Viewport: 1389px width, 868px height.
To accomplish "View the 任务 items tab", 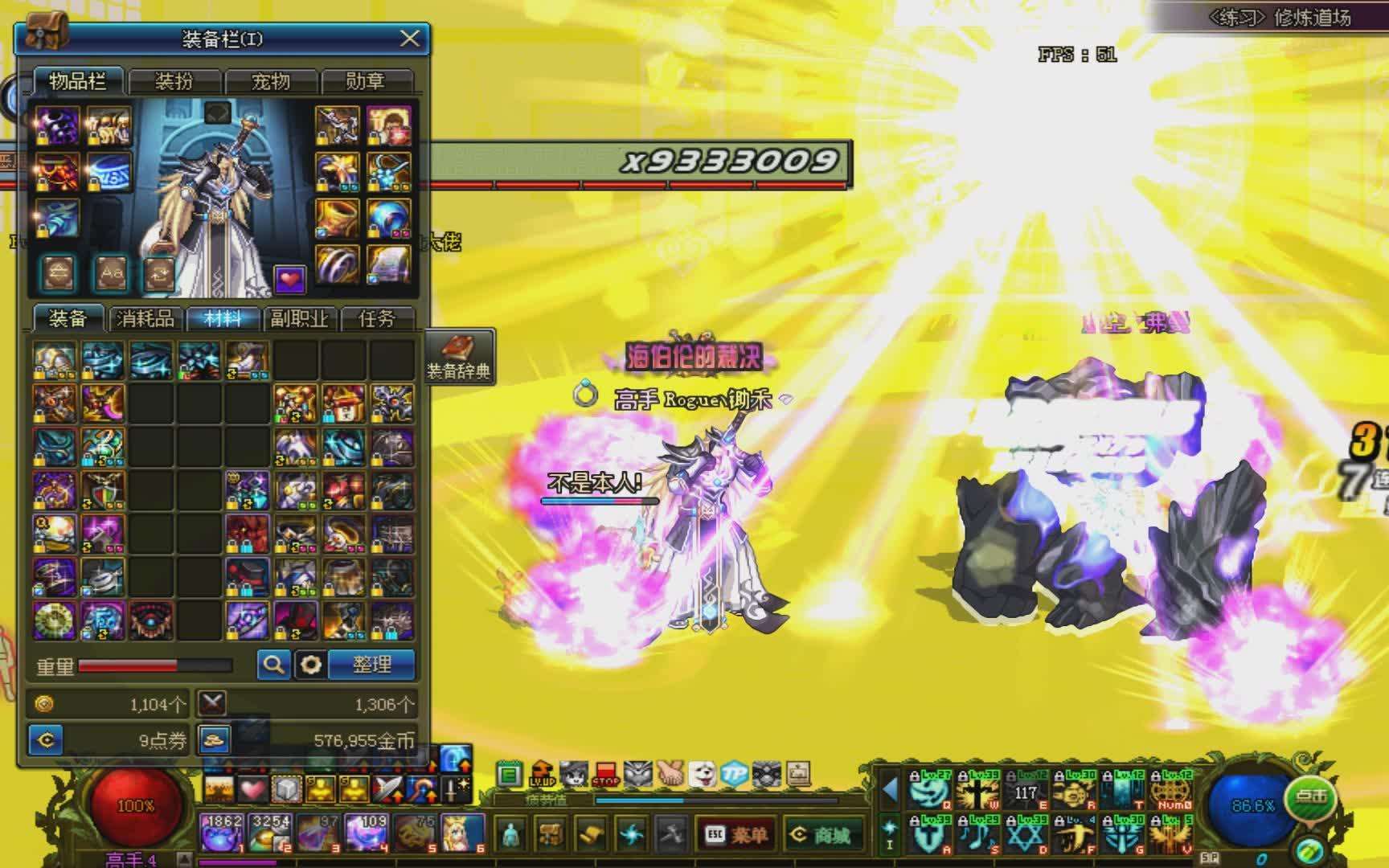I will (x=376, y=319).
